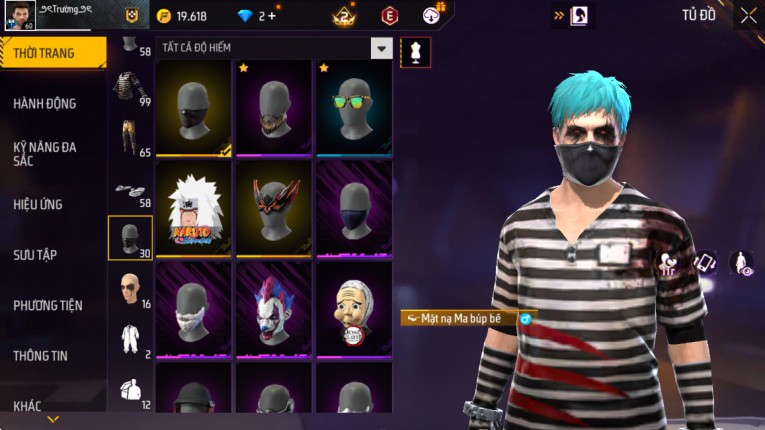Close the Tủ Đồ wardrobe screen
765x430 pixels.
(748, 15)
